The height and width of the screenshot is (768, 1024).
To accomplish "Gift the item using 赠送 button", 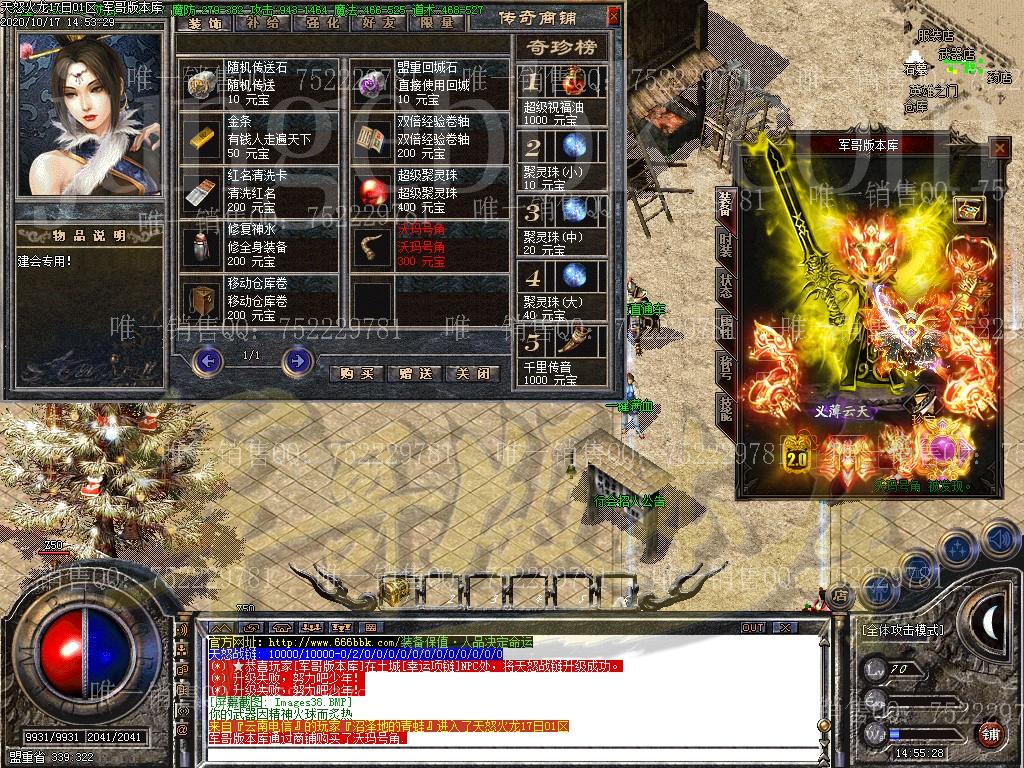I will click(x=414, y=373).
